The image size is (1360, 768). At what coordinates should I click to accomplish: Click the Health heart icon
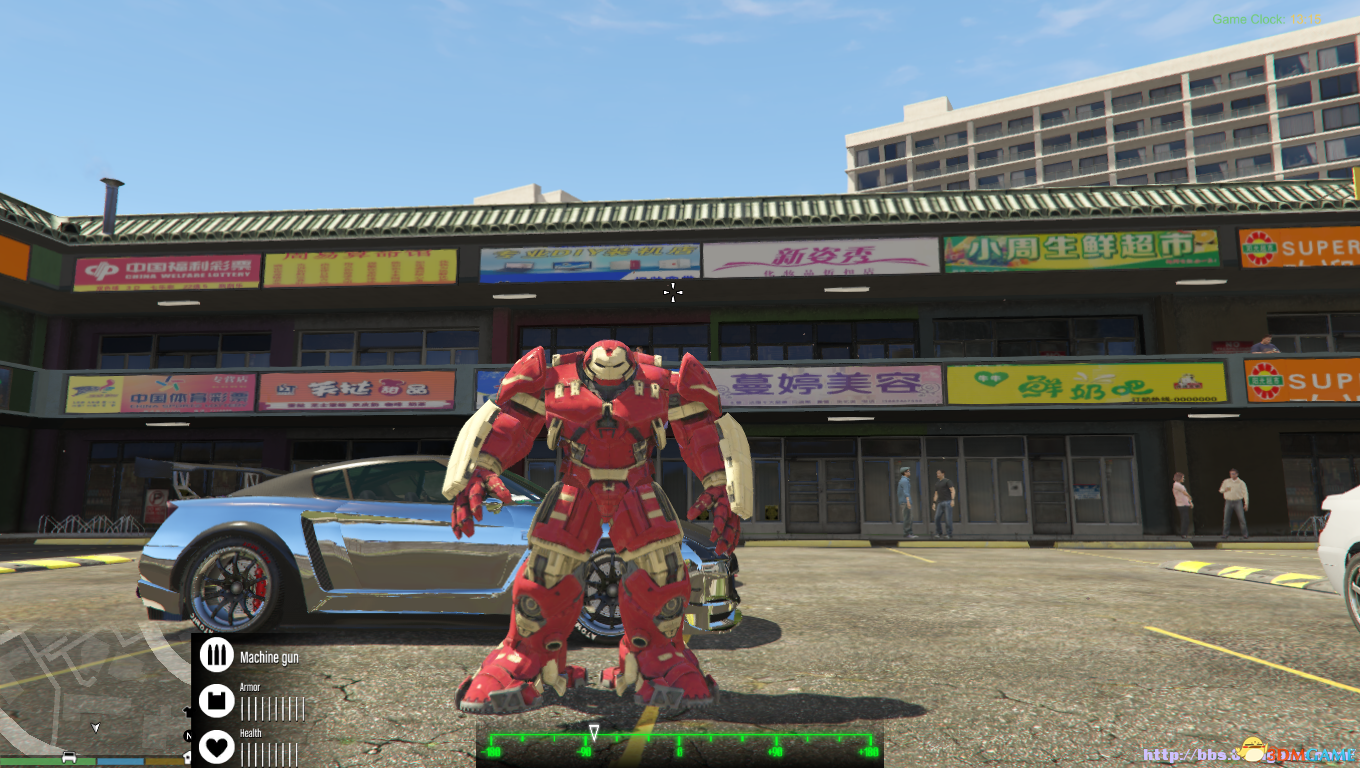[218, 748]
